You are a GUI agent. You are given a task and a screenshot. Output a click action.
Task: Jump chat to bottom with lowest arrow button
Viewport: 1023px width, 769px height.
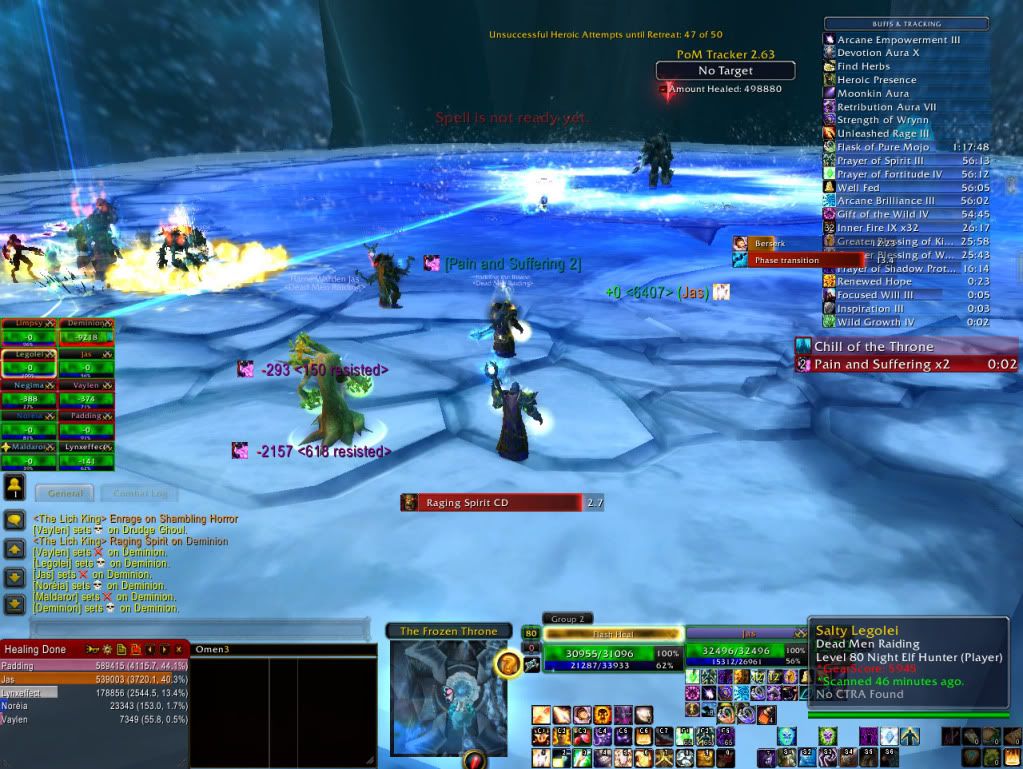15,604
